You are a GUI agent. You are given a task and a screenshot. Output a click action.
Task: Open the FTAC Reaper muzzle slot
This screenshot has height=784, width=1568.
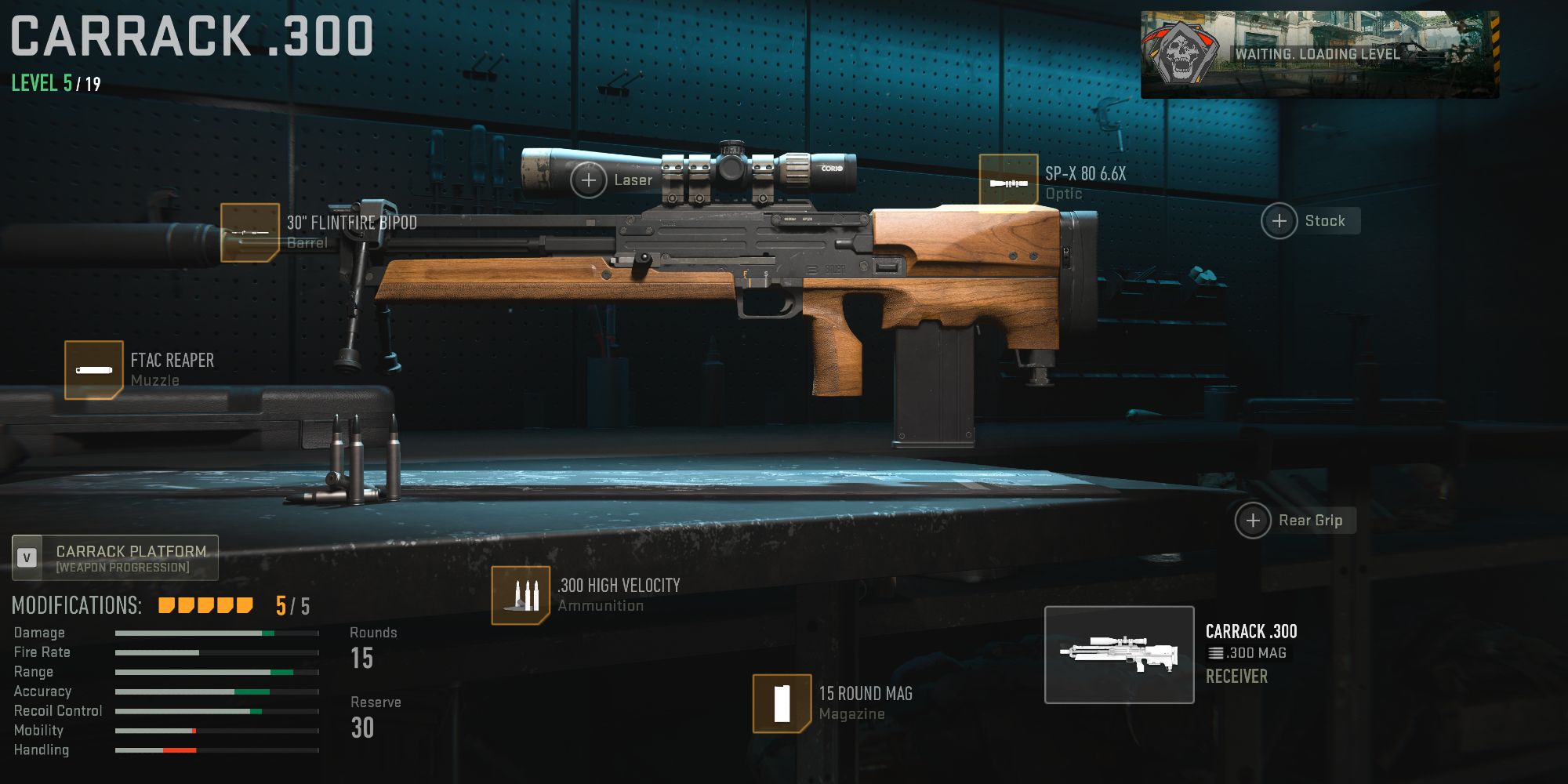[x=94, y=370]
